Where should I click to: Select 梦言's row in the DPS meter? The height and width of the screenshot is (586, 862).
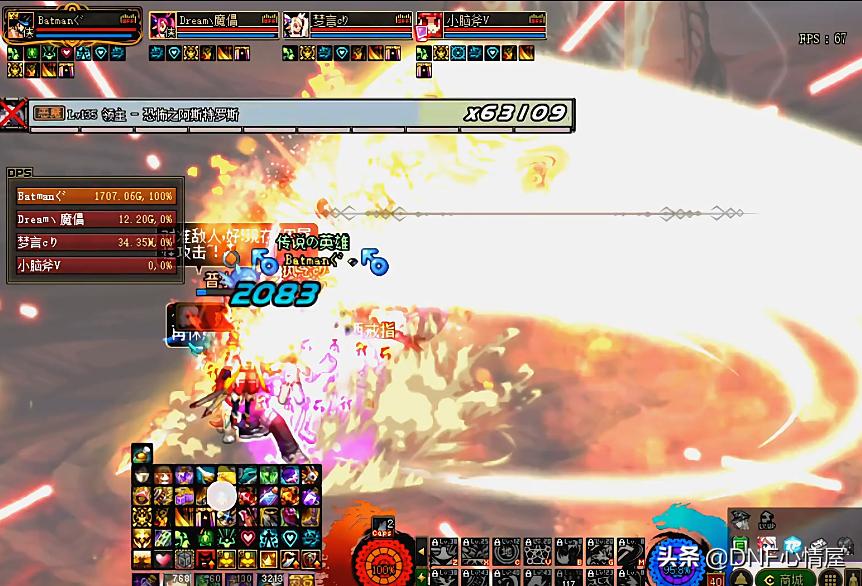[95, 242]
